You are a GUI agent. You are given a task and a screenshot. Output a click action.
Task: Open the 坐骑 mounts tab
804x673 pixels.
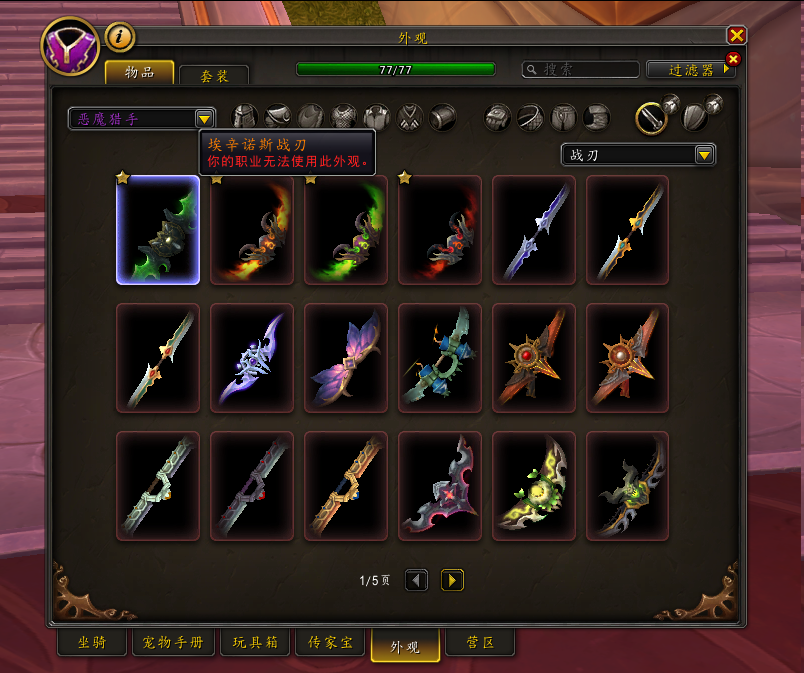[x=91, y=643]
